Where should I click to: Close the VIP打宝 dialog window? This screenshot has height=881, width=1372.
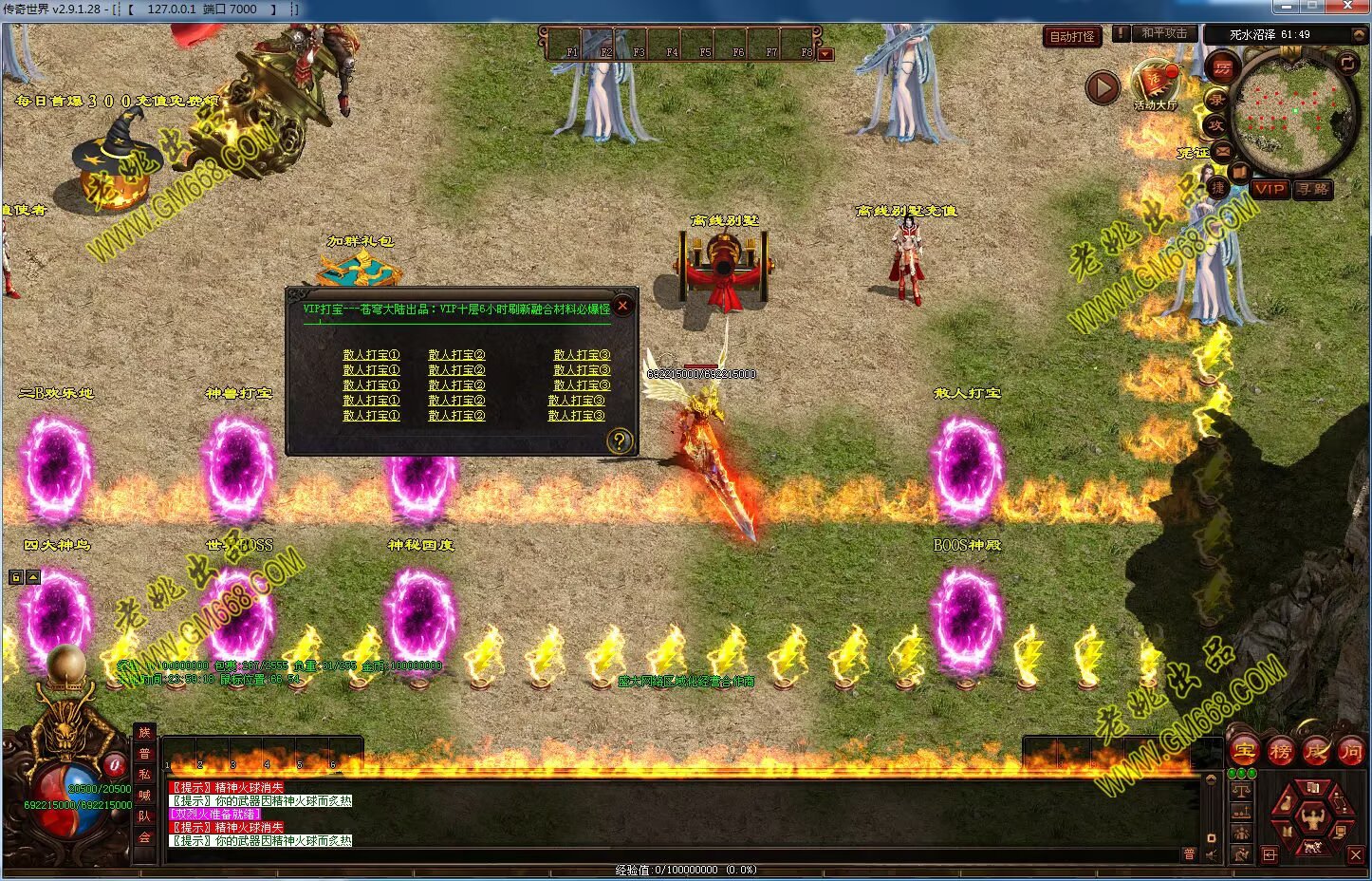622,306
